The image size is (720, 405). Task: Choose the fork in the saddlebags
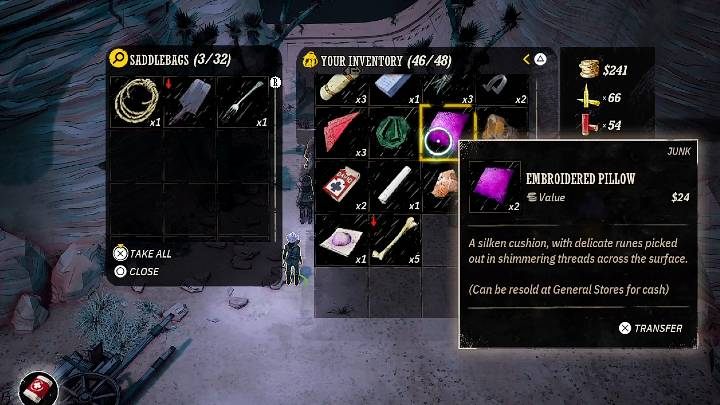click(x=245, y=101)
